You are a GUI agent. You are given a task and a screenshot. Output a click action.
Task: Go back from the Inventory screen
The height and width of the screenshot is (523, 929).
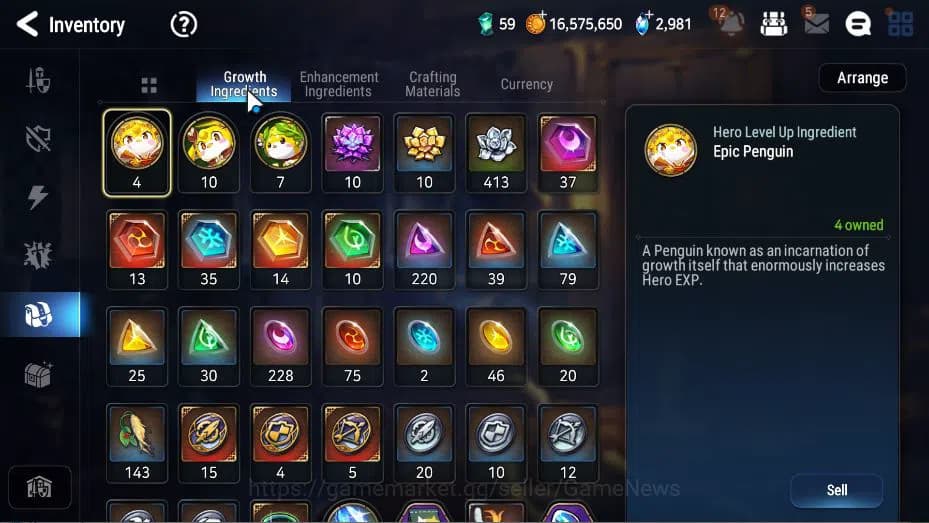coord(27,25)
